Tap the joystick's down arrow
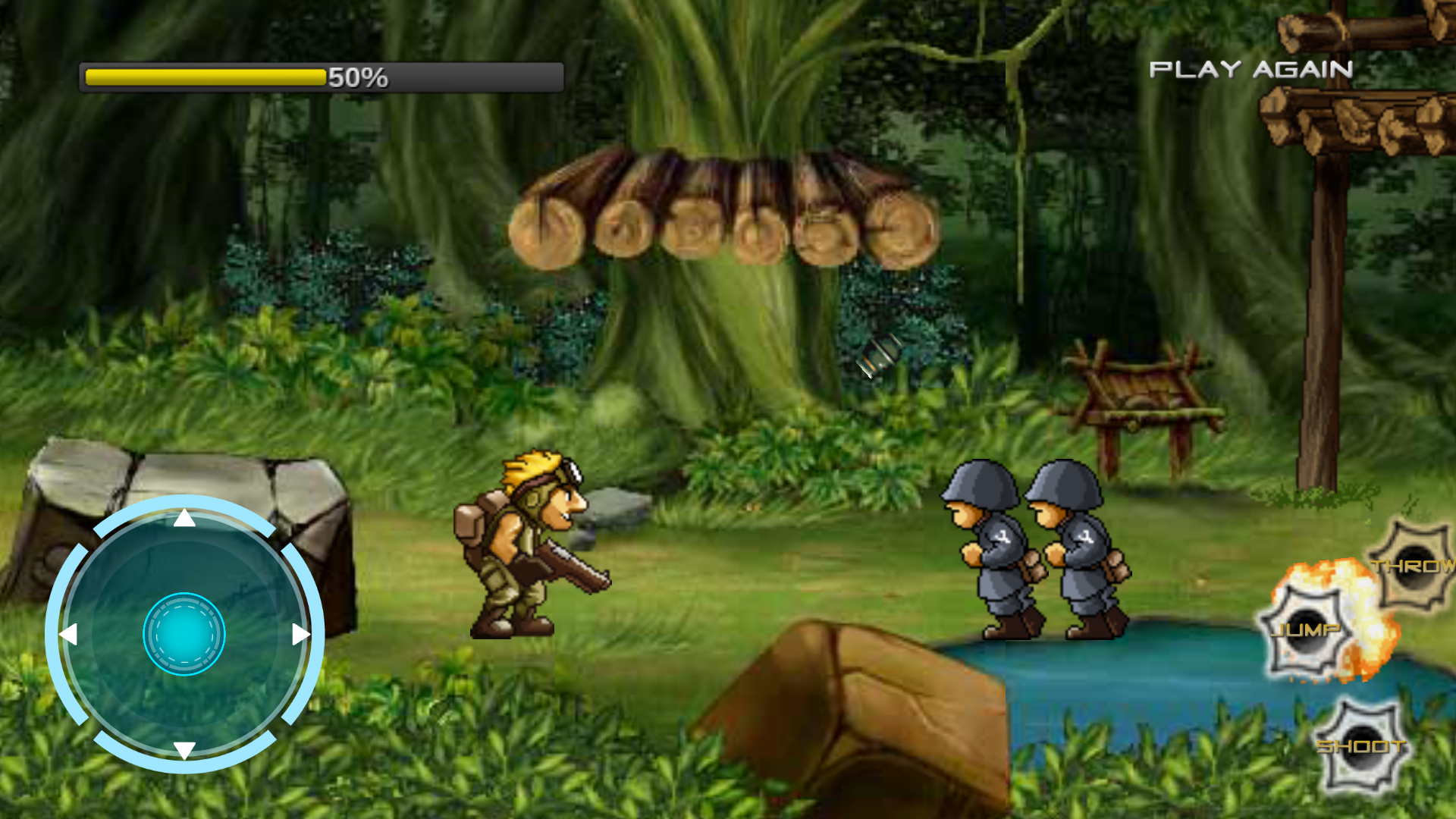 184,749
